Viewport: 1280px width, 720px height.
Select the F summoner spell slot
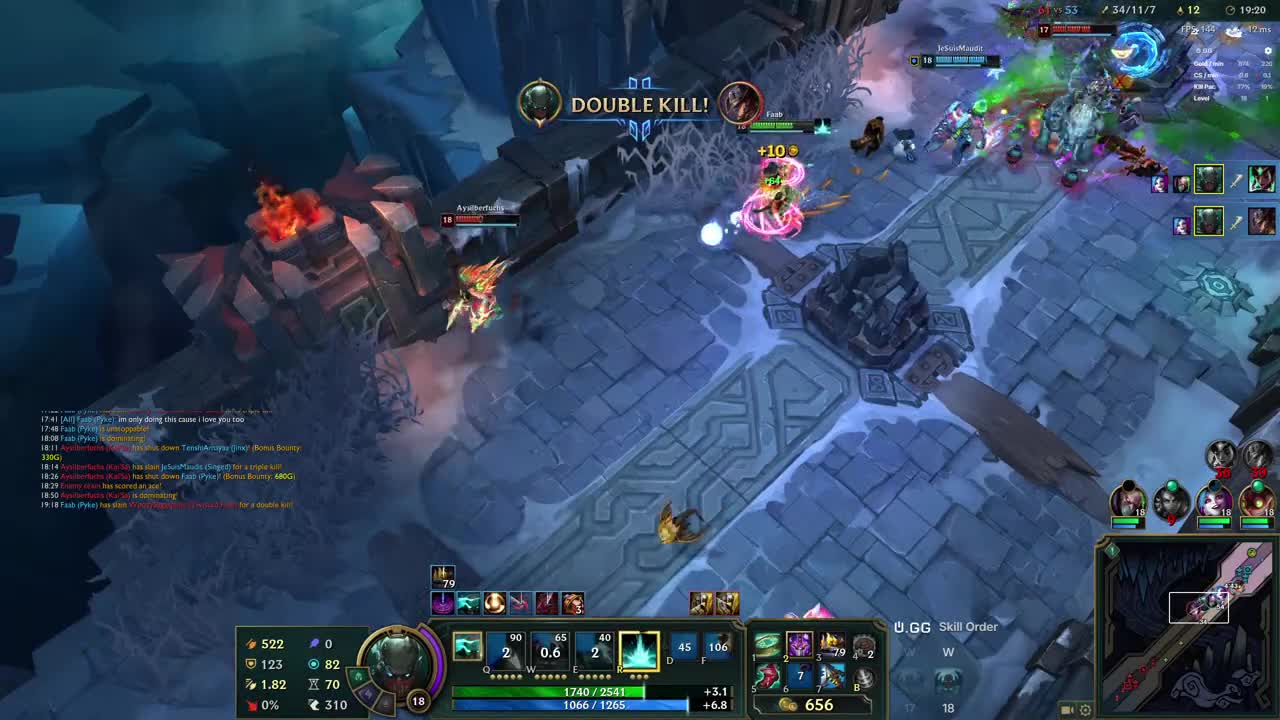[718, 647]
